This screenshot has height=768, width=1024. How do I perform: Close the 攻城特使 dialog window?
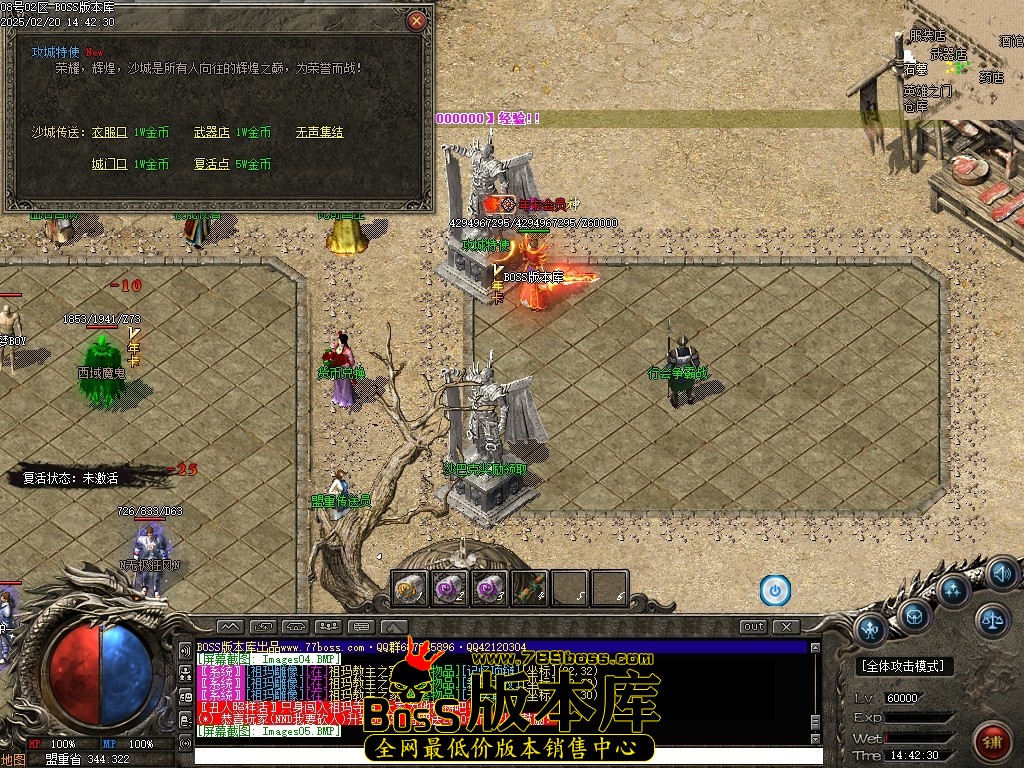click(417, 20)
